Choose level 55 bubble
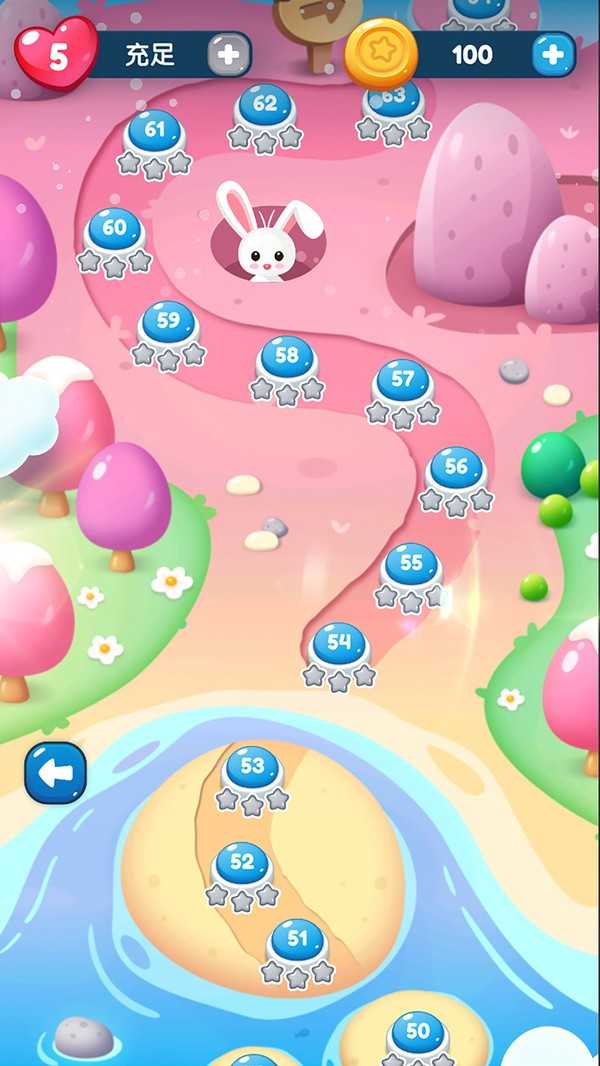The width and height of the screenshot is (600, 1066). [x=411, y=565]
